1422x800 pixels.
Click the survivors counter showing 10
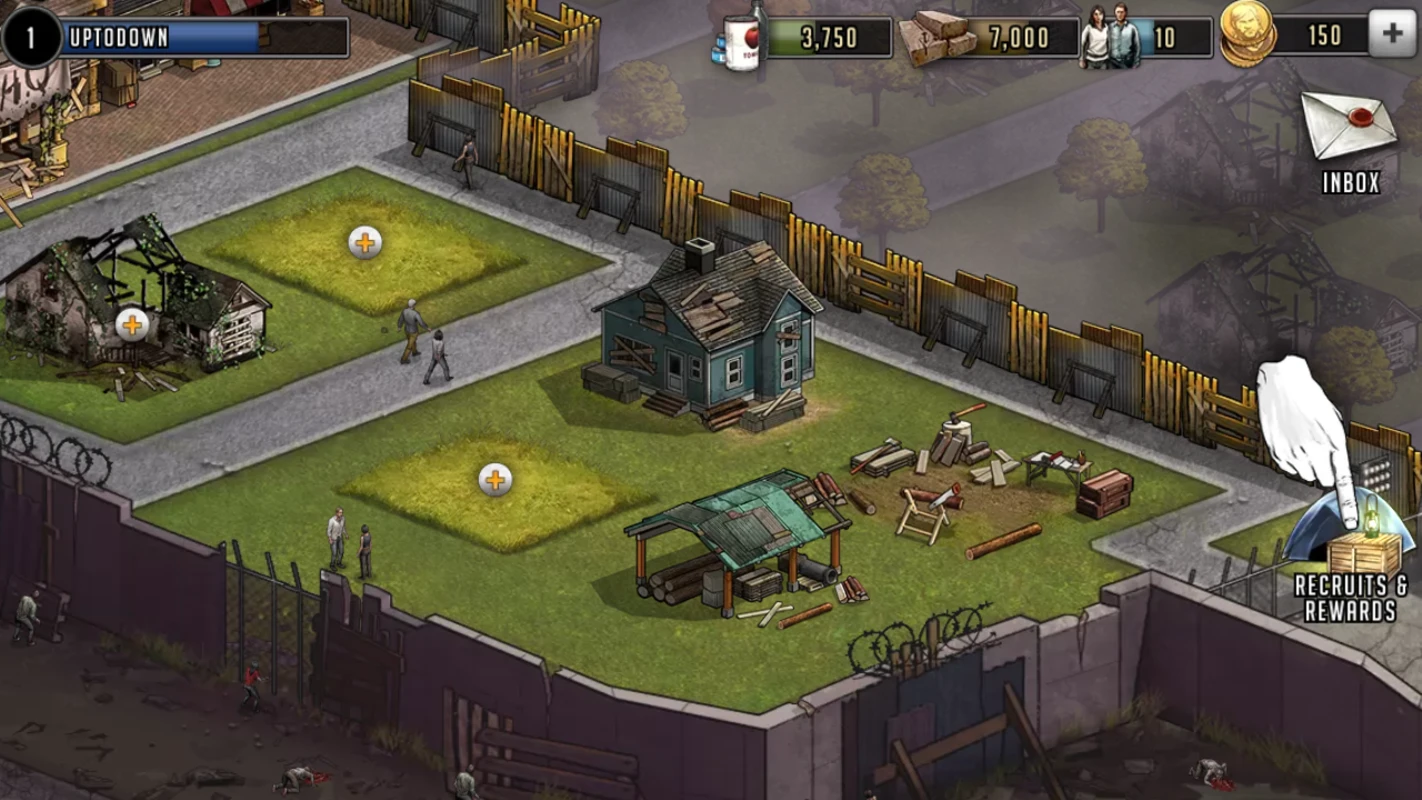click(1140, 38)
